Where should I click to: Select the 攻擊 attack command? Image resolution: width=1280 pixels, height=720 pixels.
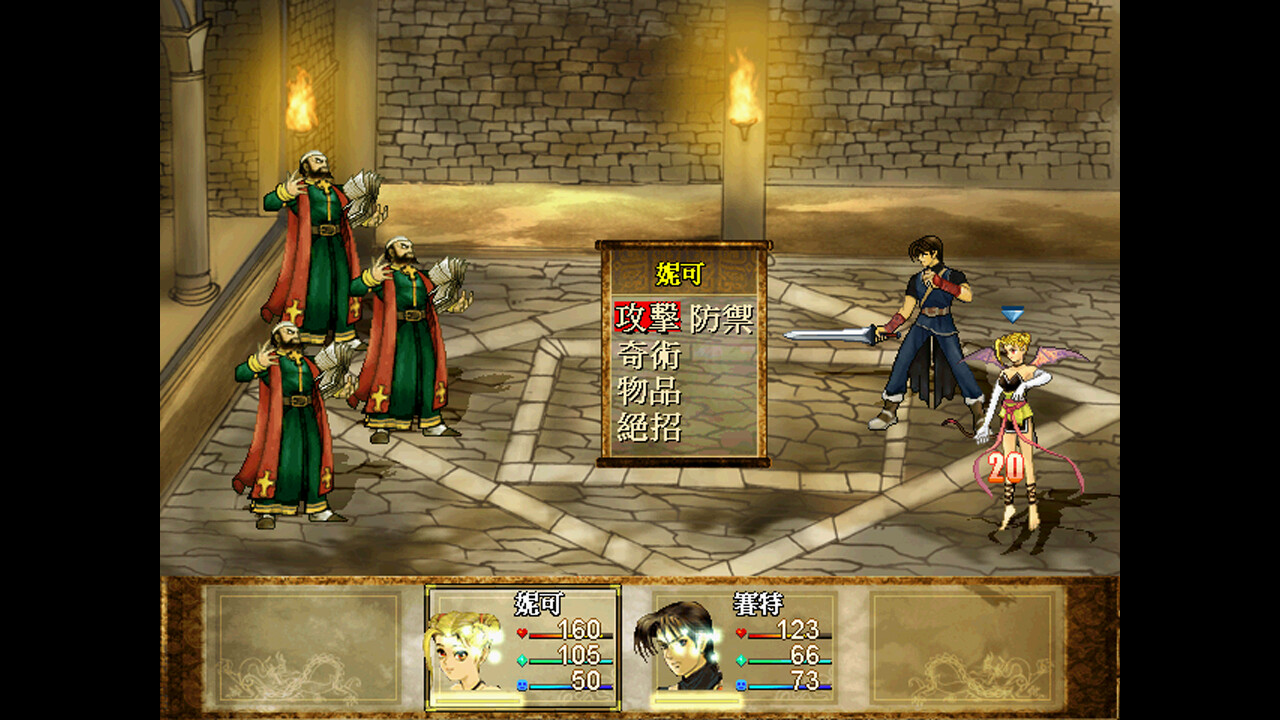coord(647,318)
